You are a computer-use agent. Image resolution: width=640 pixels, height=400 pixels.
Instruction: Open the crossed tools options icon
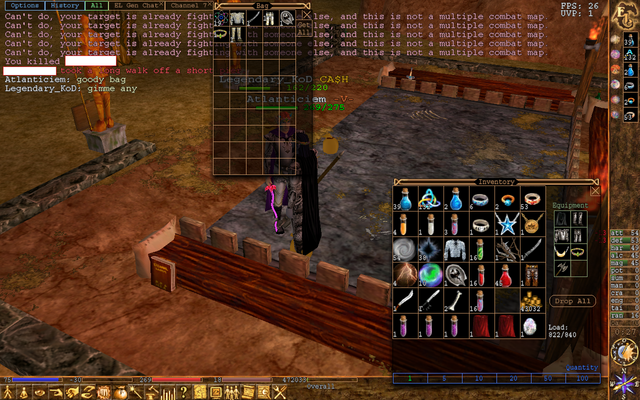point(281,391)
